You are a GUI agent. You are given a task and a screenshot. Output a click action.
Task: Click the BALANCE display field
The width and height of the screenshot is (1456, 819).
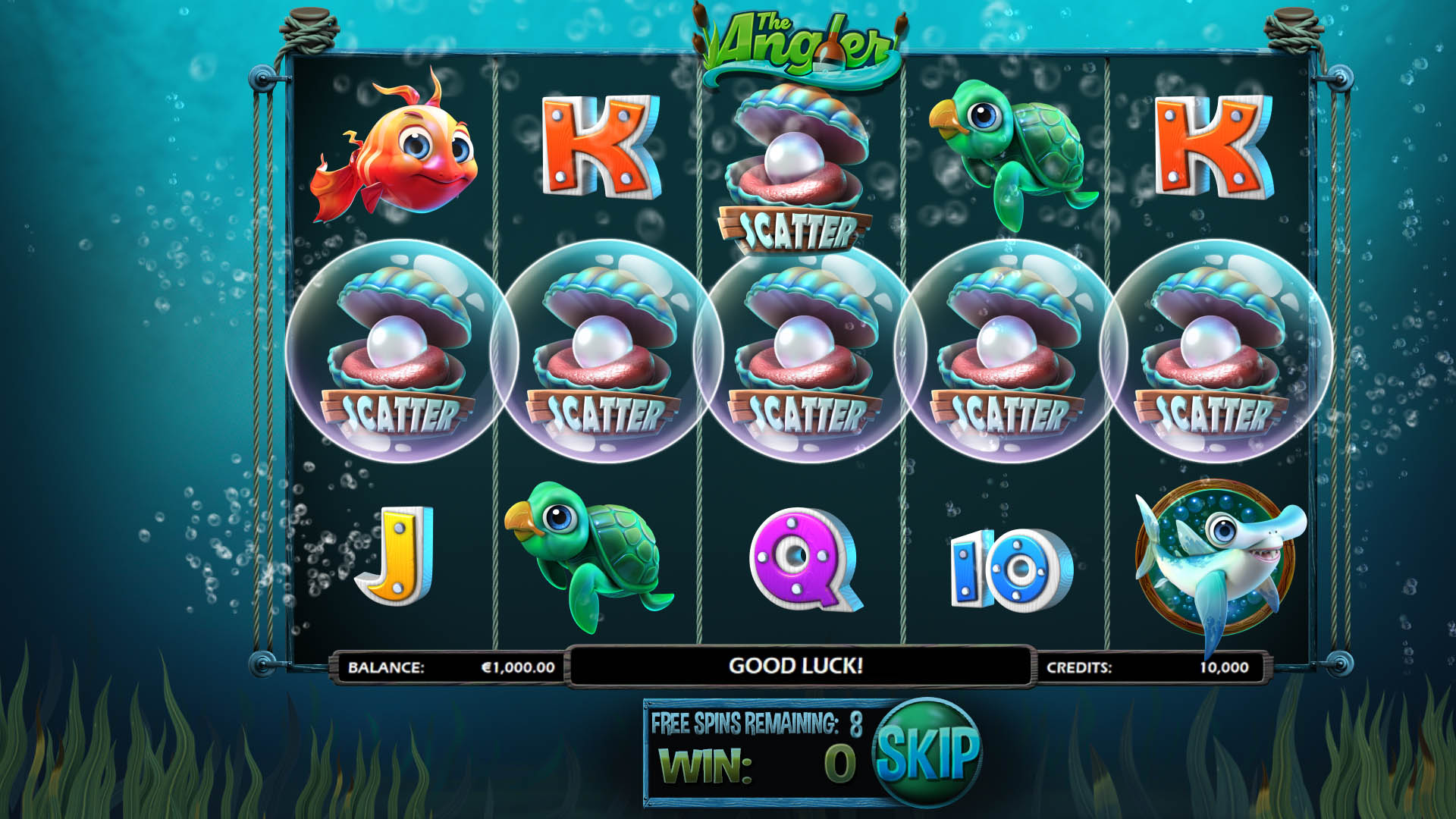447,667
